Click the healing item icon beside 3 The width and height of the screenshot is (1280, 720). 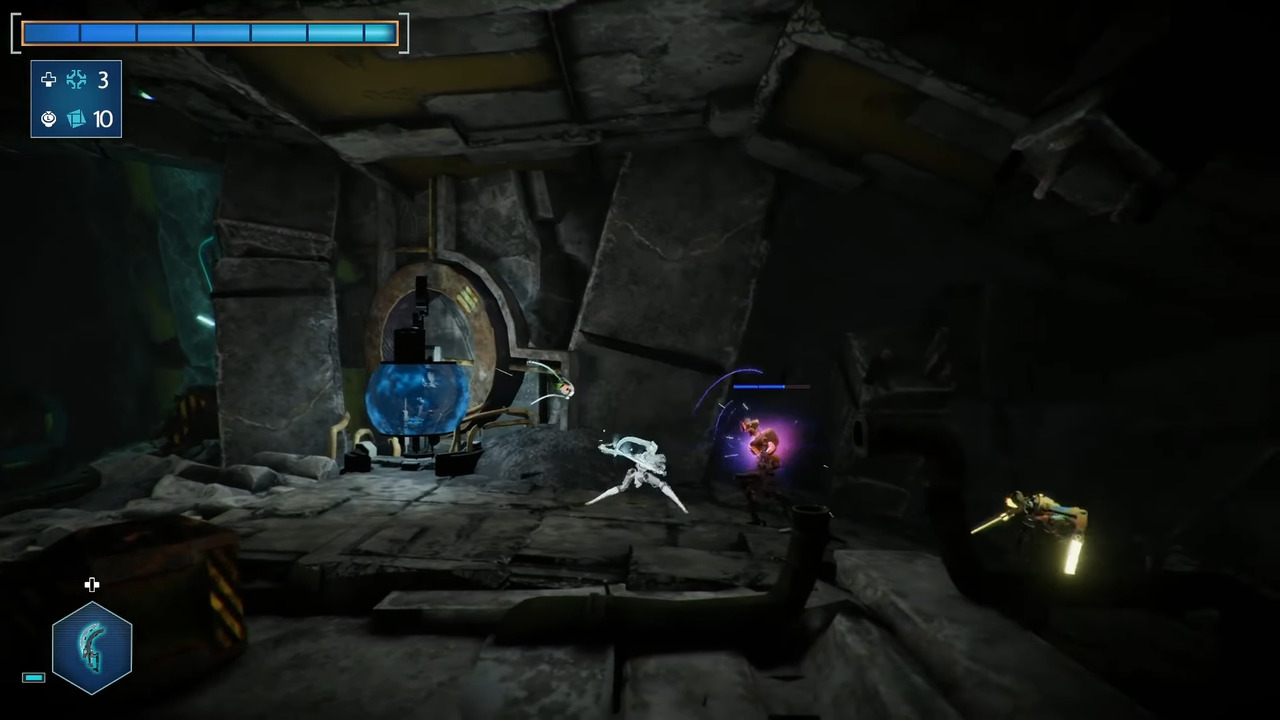[76, 80]
